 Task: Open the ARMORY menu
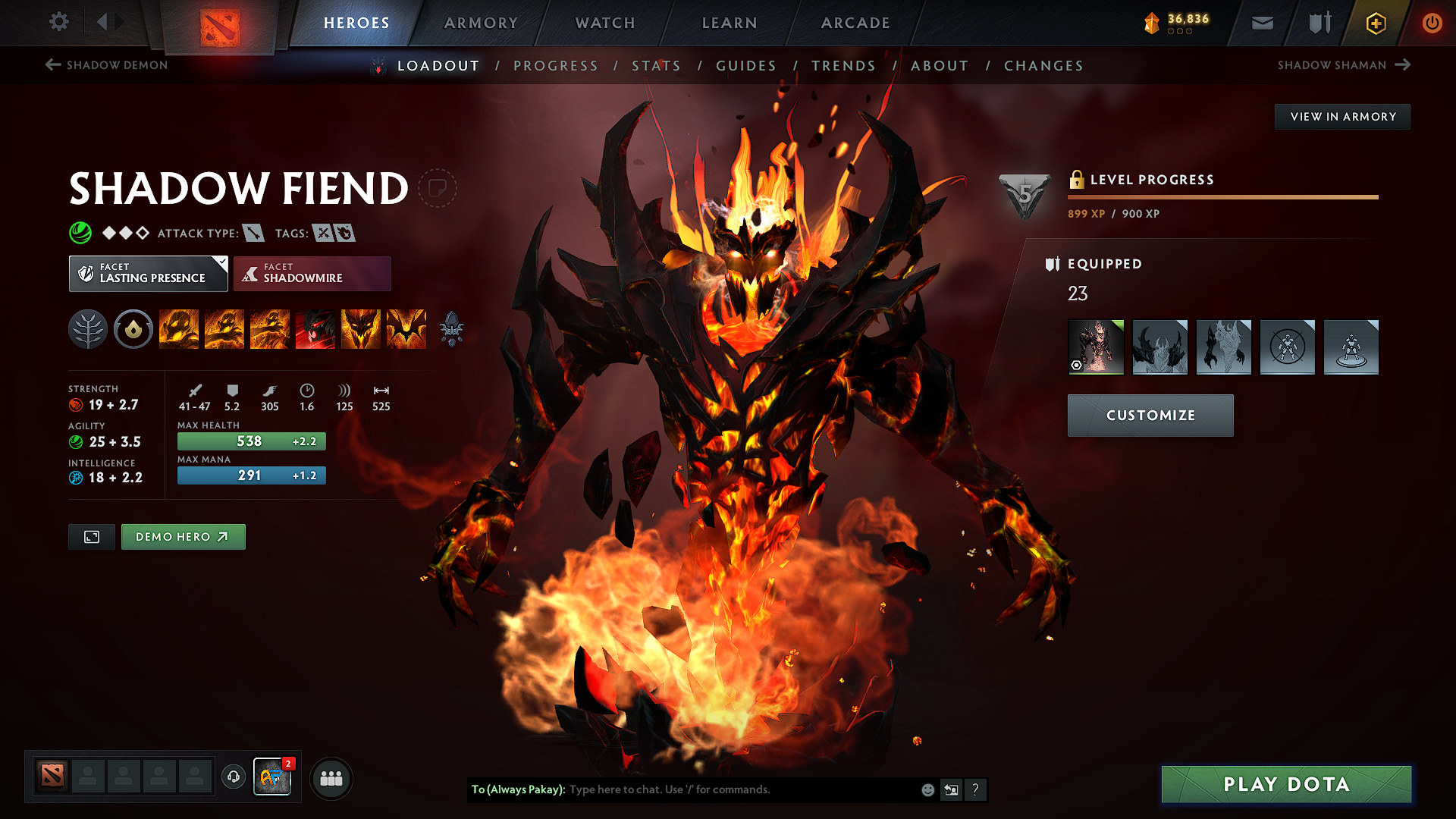[x=481, y=23]
